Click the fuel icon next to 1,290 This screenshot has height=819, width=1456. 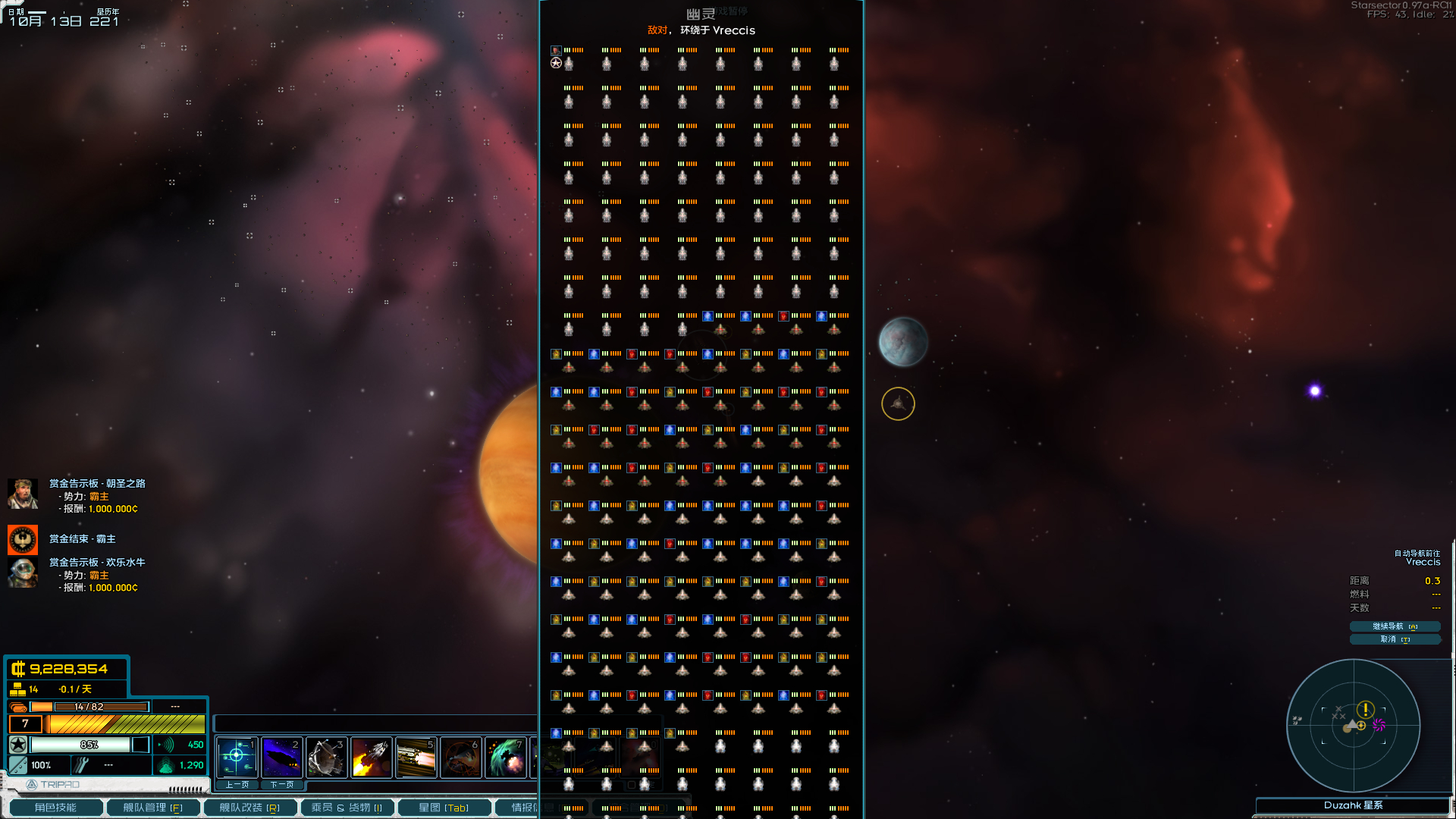pyautogui.click(x=166, y=765)
